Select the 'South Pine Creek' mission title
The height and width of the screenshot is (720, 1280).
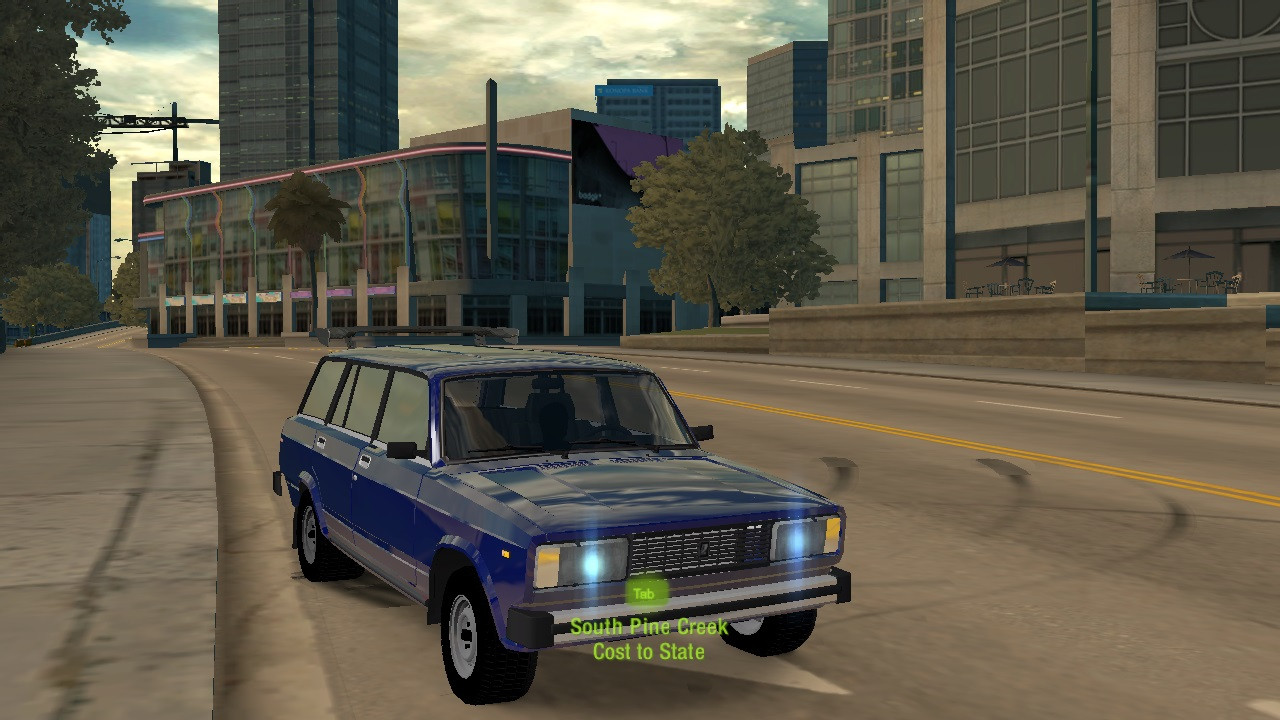pyautogui.click(x=648, y=626)
